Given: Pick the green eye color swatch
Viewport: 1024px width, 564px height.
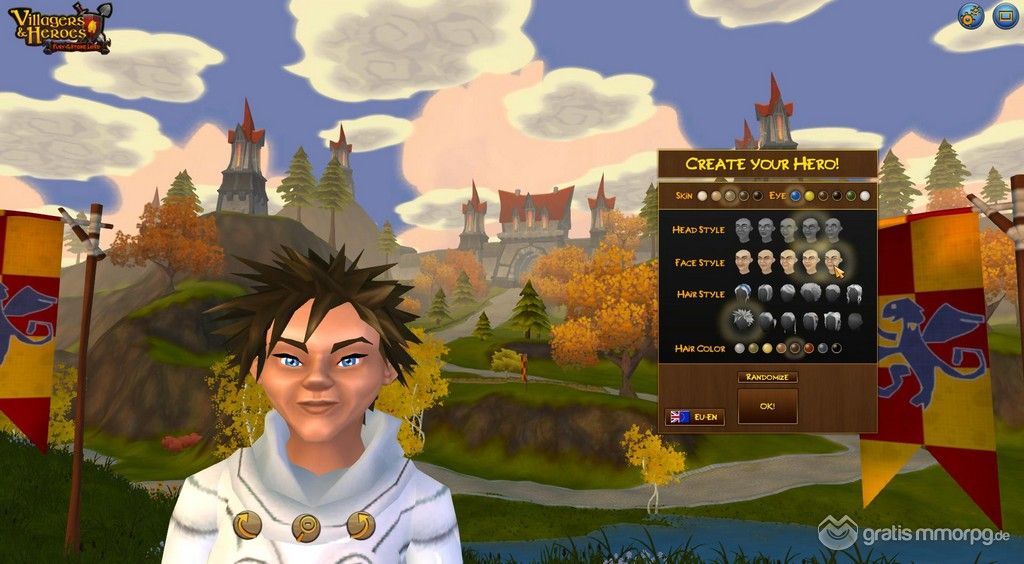Looking at the screenshot, I should 851,196.
